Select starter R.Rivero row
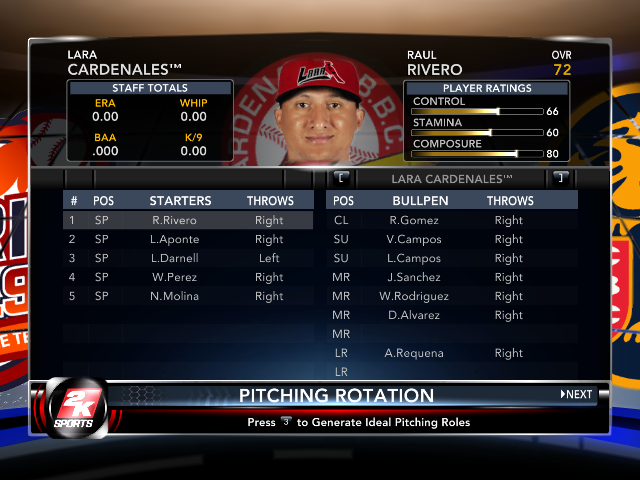 click(188, 220)
